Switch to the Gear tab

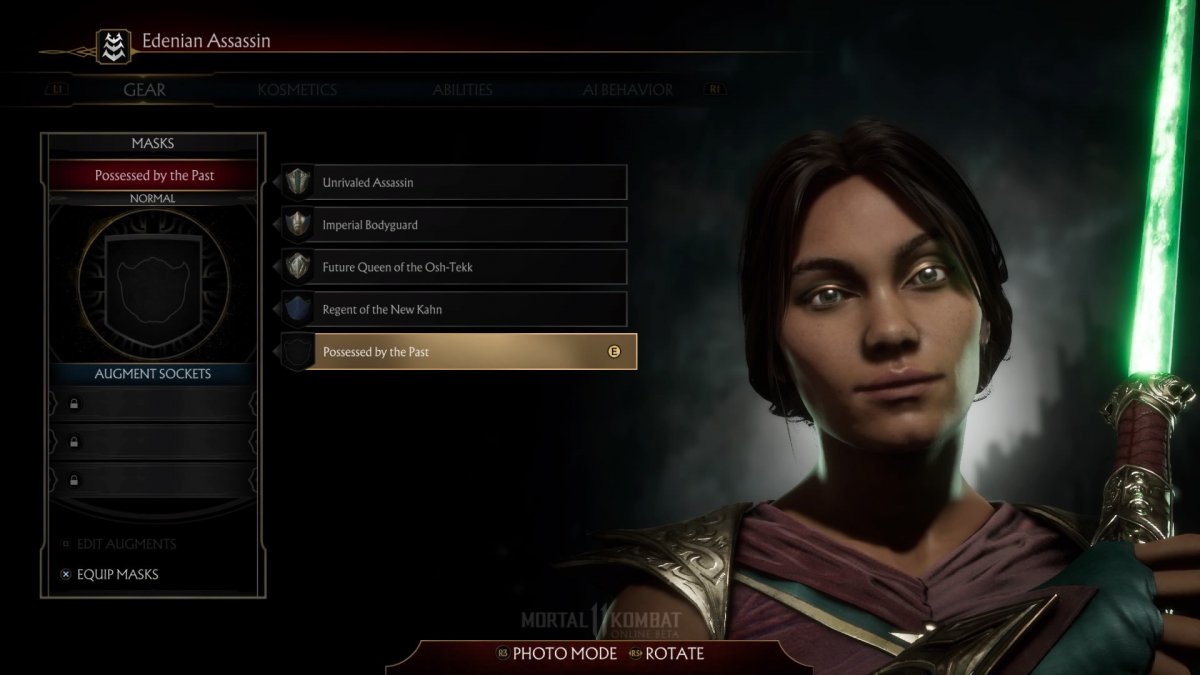click(x=144, y=90)
